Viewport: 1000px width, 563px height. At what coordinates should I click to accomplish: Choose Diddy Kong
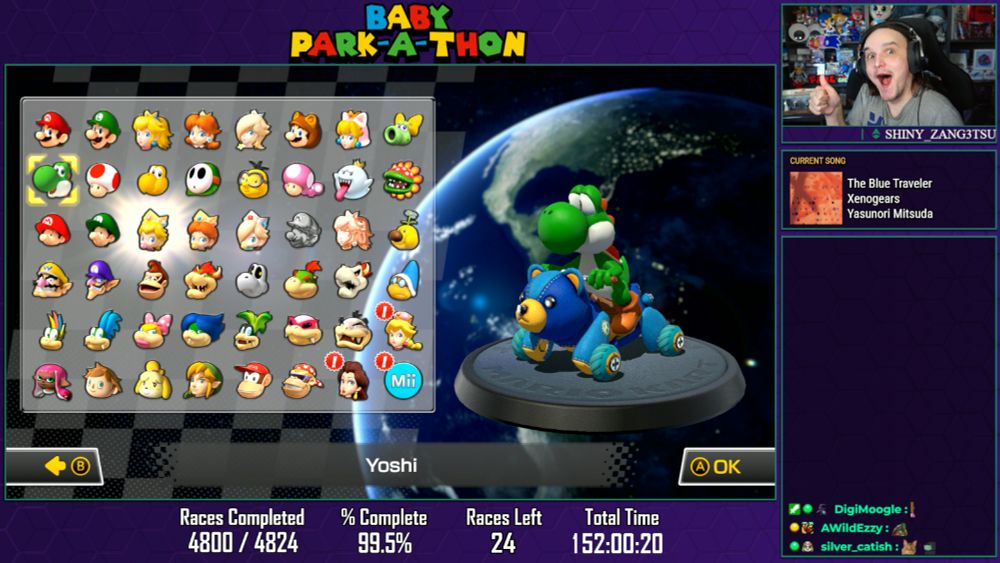pos(252,380)
